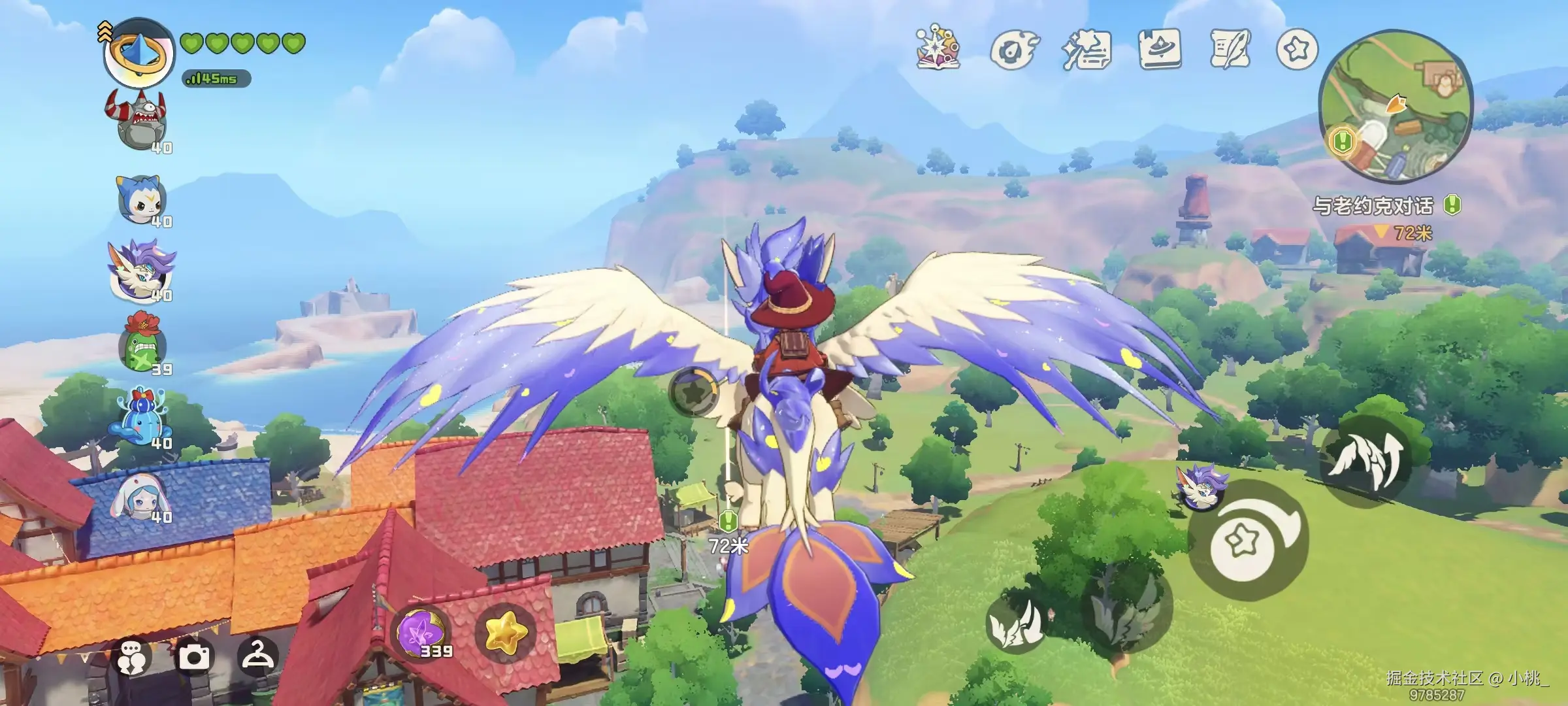Viewport: 1568px width, 706px height.
Task: Open the planet book encyclopedia icon
Action: [1160, 49]
